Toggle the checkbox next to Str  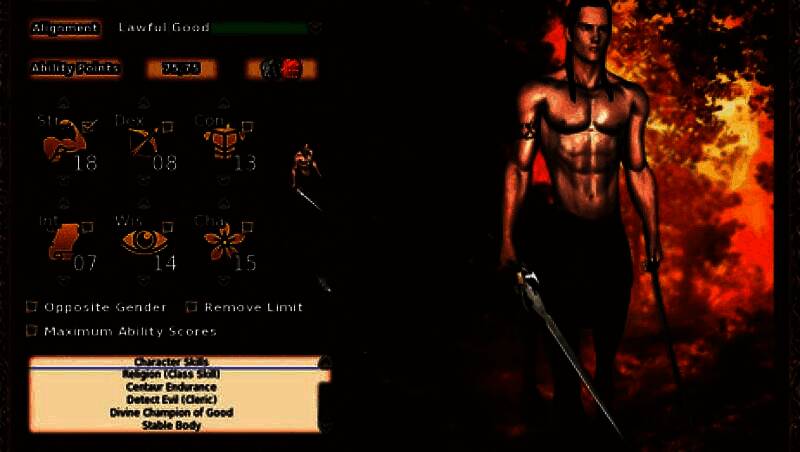click(88, 126)
